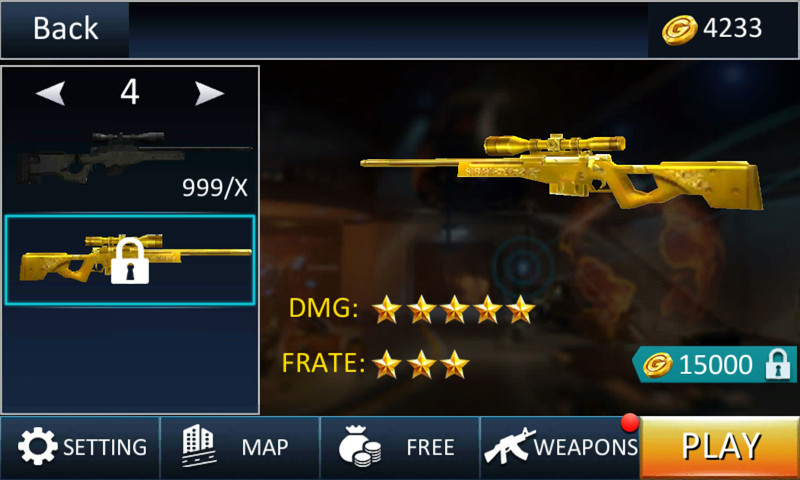Claim rewards via the Free button

point(400,447)
